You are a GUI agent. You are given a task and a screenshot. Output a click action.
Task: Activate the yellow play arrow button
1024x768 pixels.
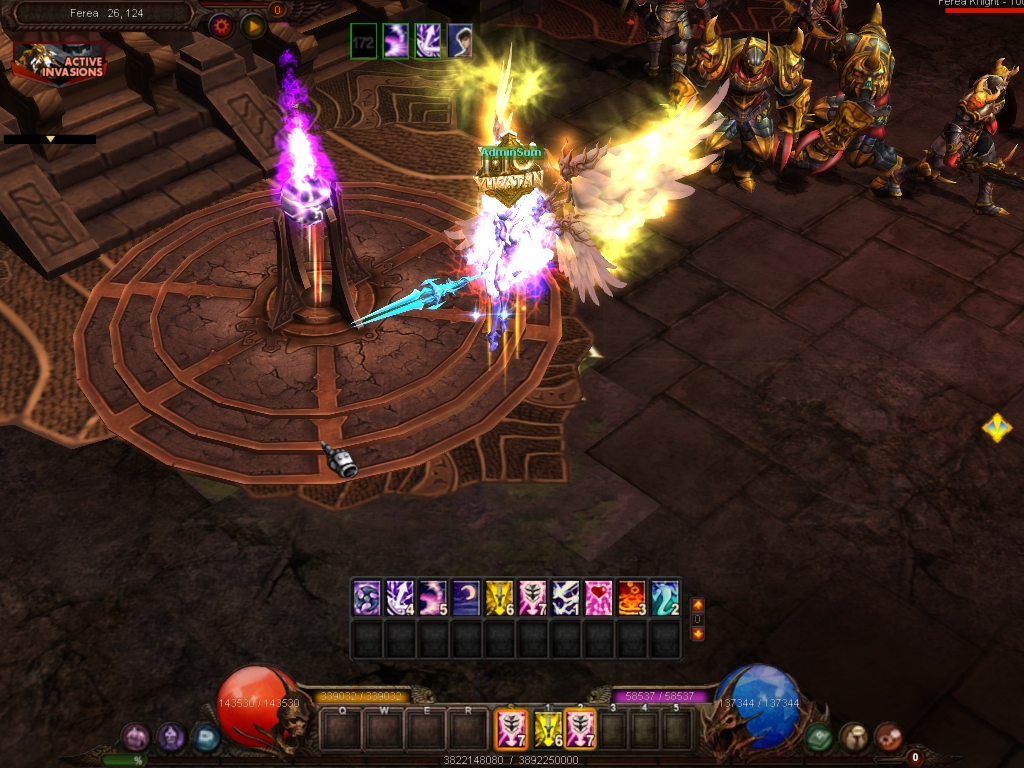[x=253, y=26]
